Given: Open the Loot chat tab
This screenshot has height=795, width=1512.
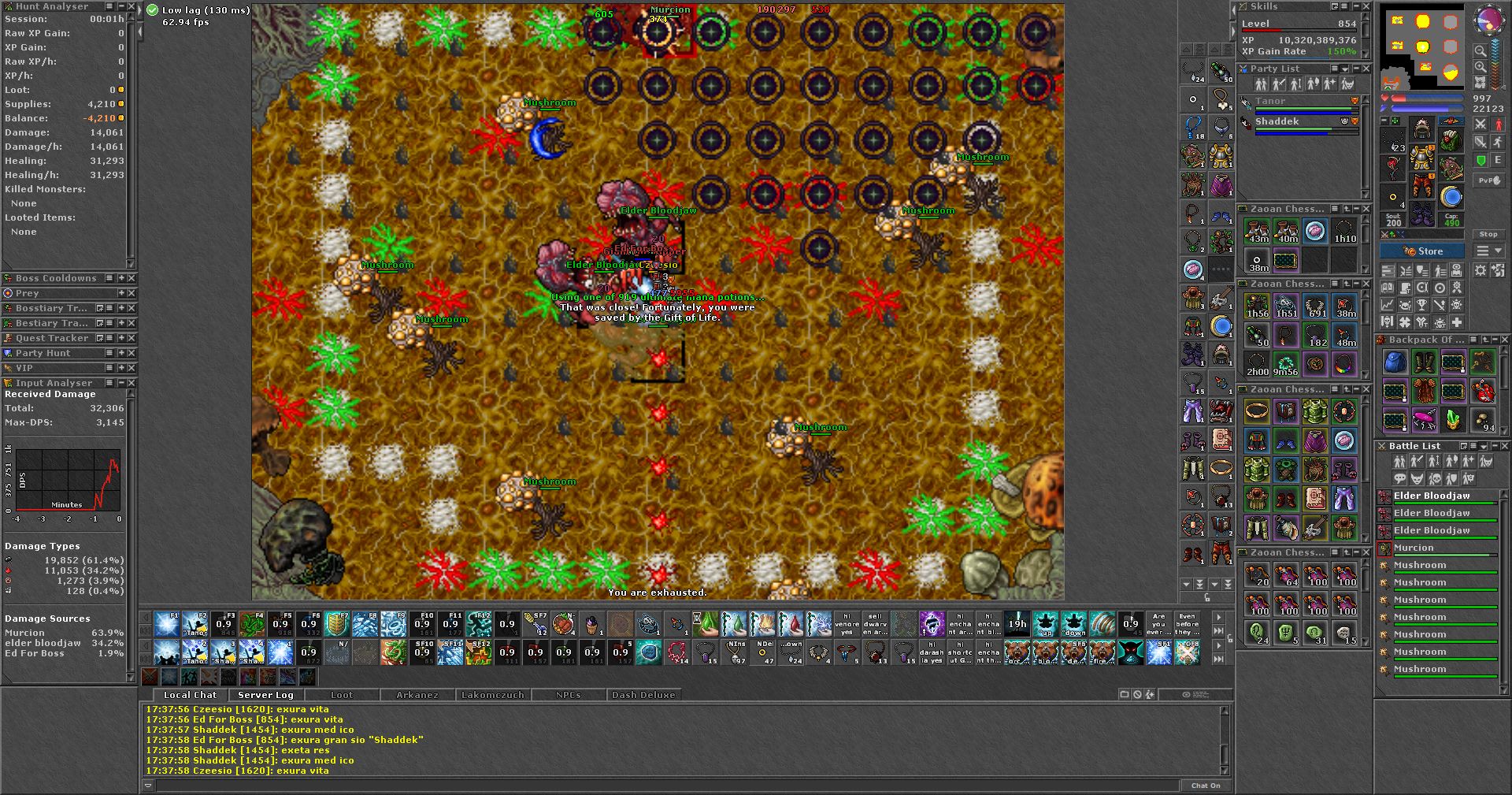Looking at the screenshot, I should pyautogui.click(x=342, y=695).
